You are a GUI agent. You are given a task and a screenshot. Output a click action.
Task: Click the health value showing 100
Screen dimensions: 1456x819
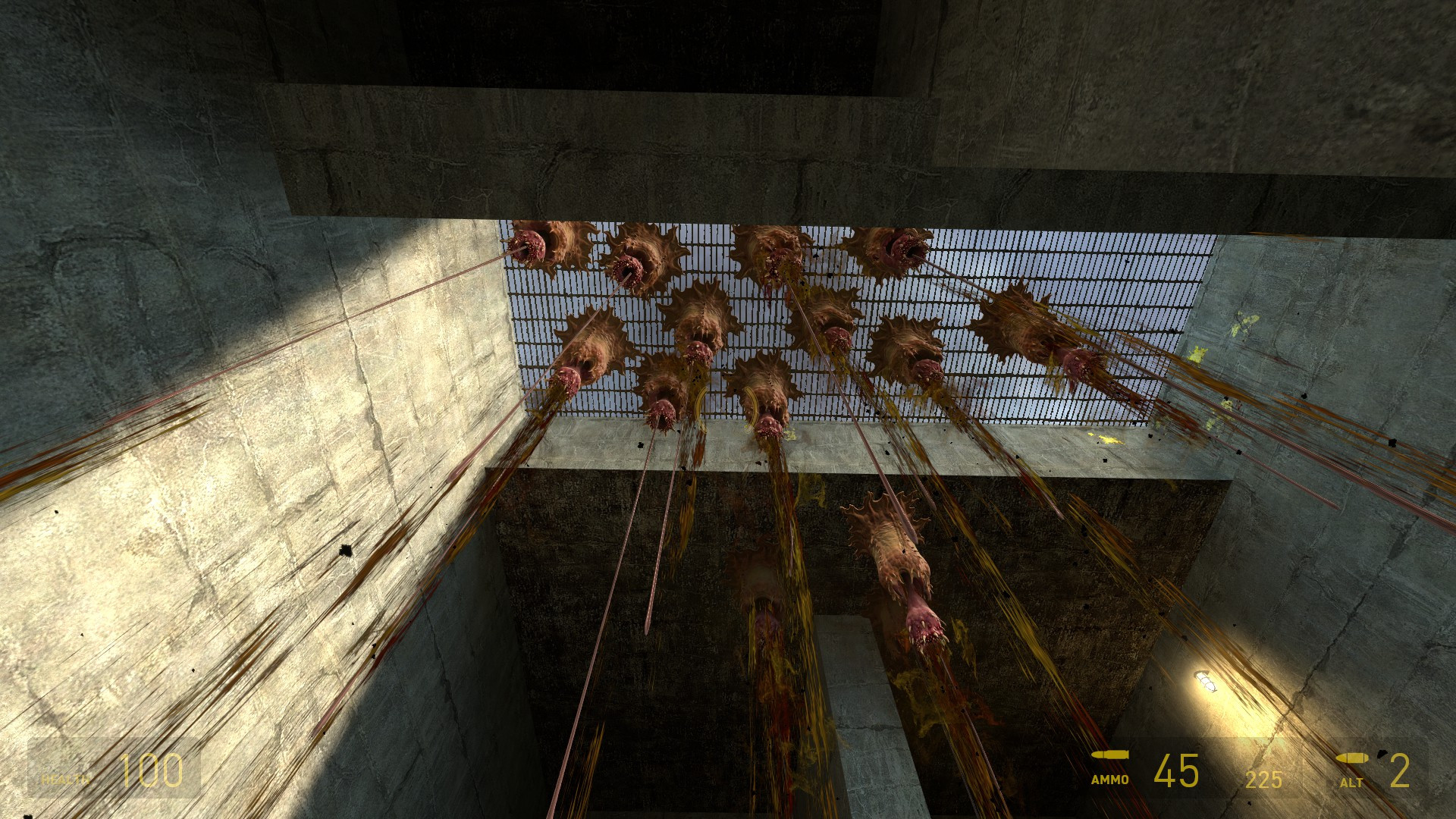152,771
